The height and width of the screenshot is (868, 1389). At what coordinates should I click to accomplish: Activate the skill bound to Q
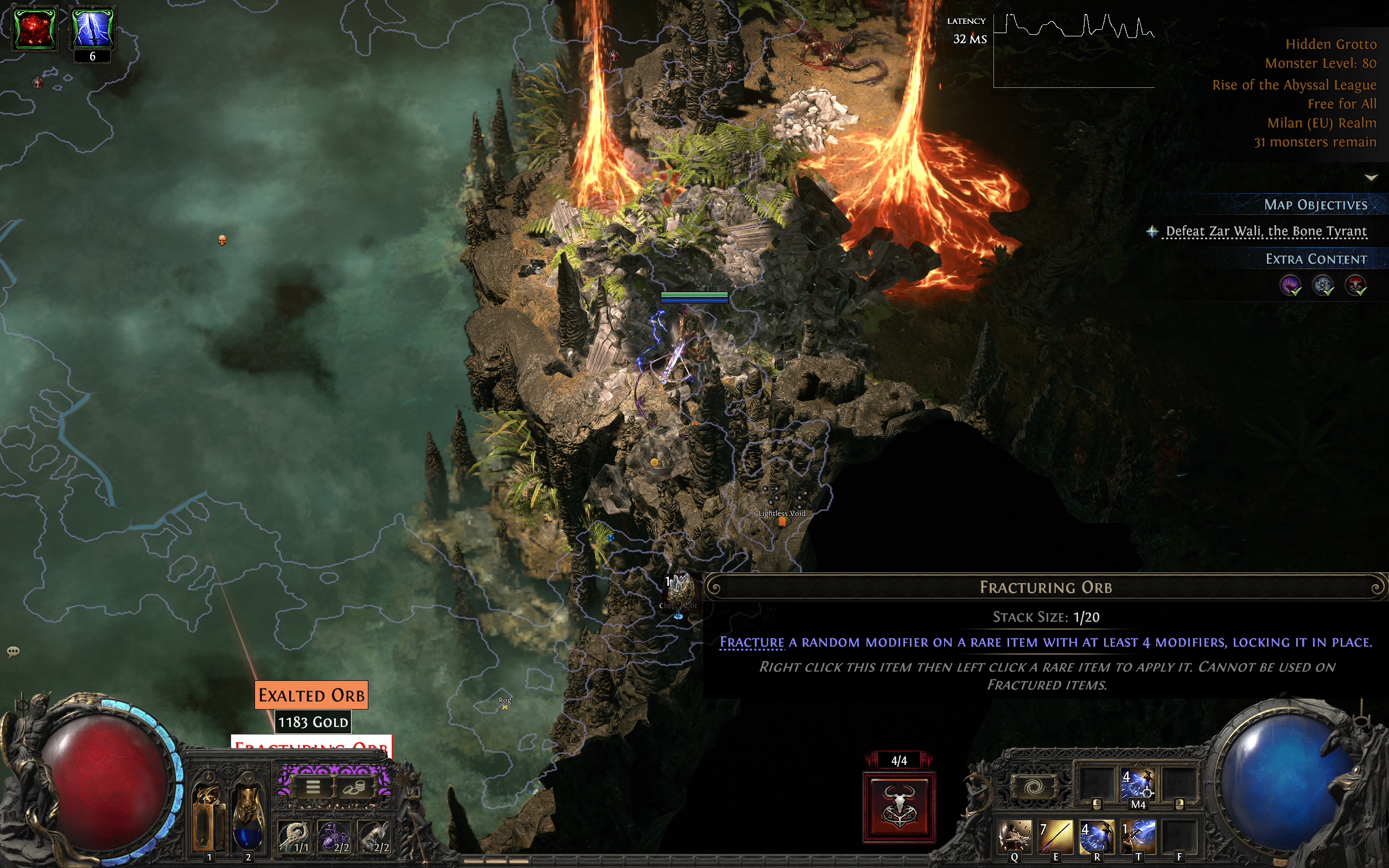click(1015, 837)
